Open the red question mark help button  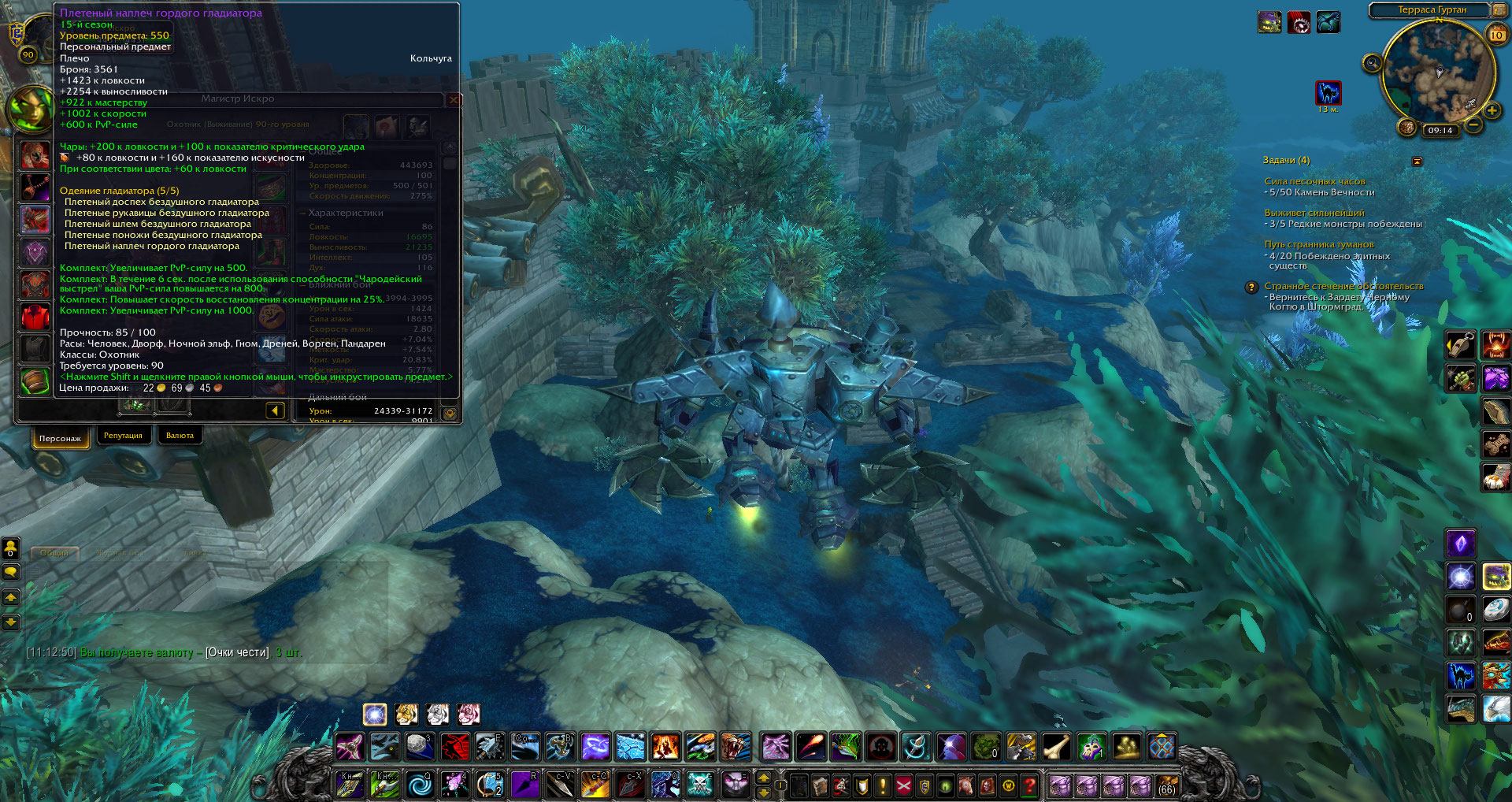1028,785
